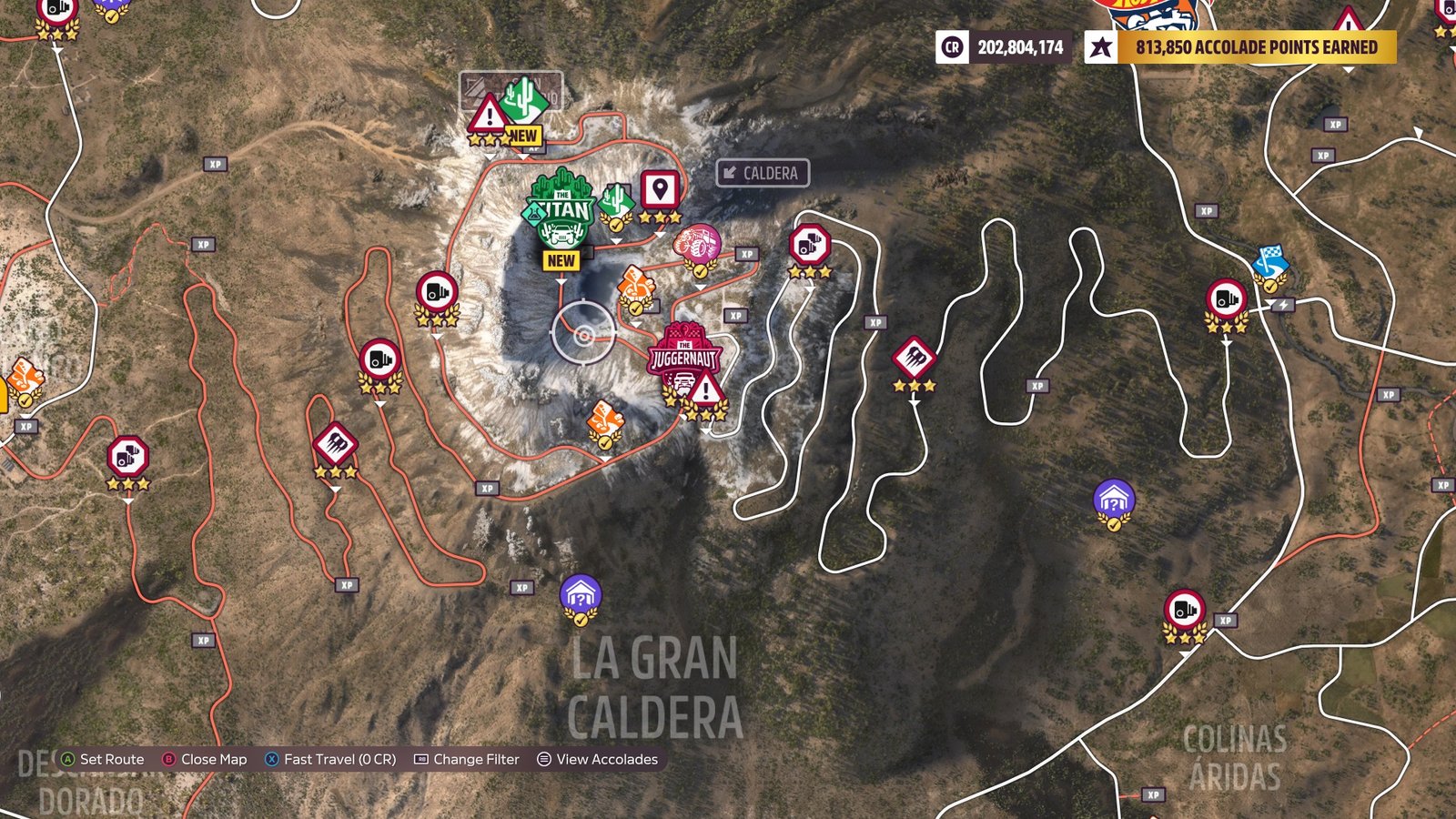Select the green cactus marker with checkmark
The height and width of the screenshot is (819, 1456).
click(x=616, y=202)
